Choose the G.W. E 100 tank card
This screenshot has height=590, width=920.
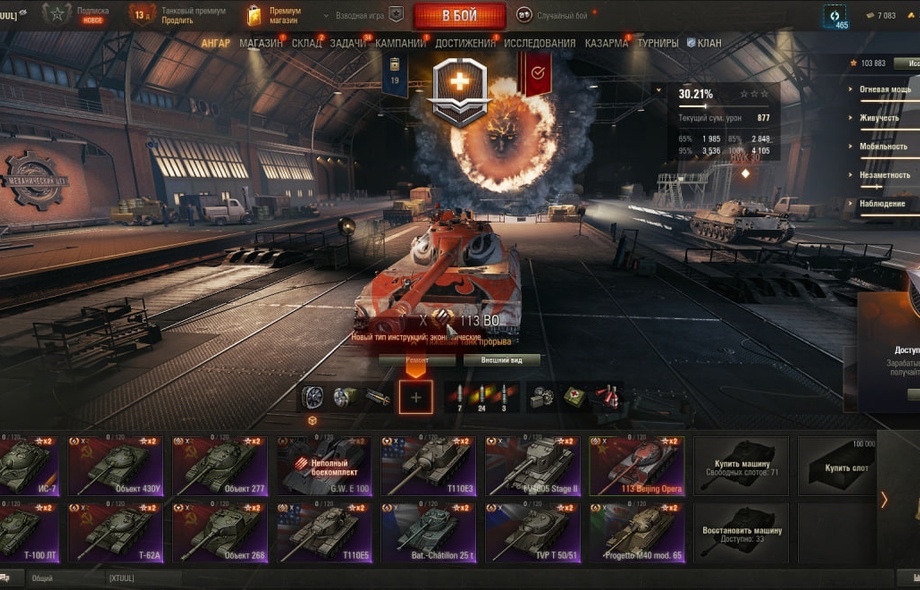(323, 465)
